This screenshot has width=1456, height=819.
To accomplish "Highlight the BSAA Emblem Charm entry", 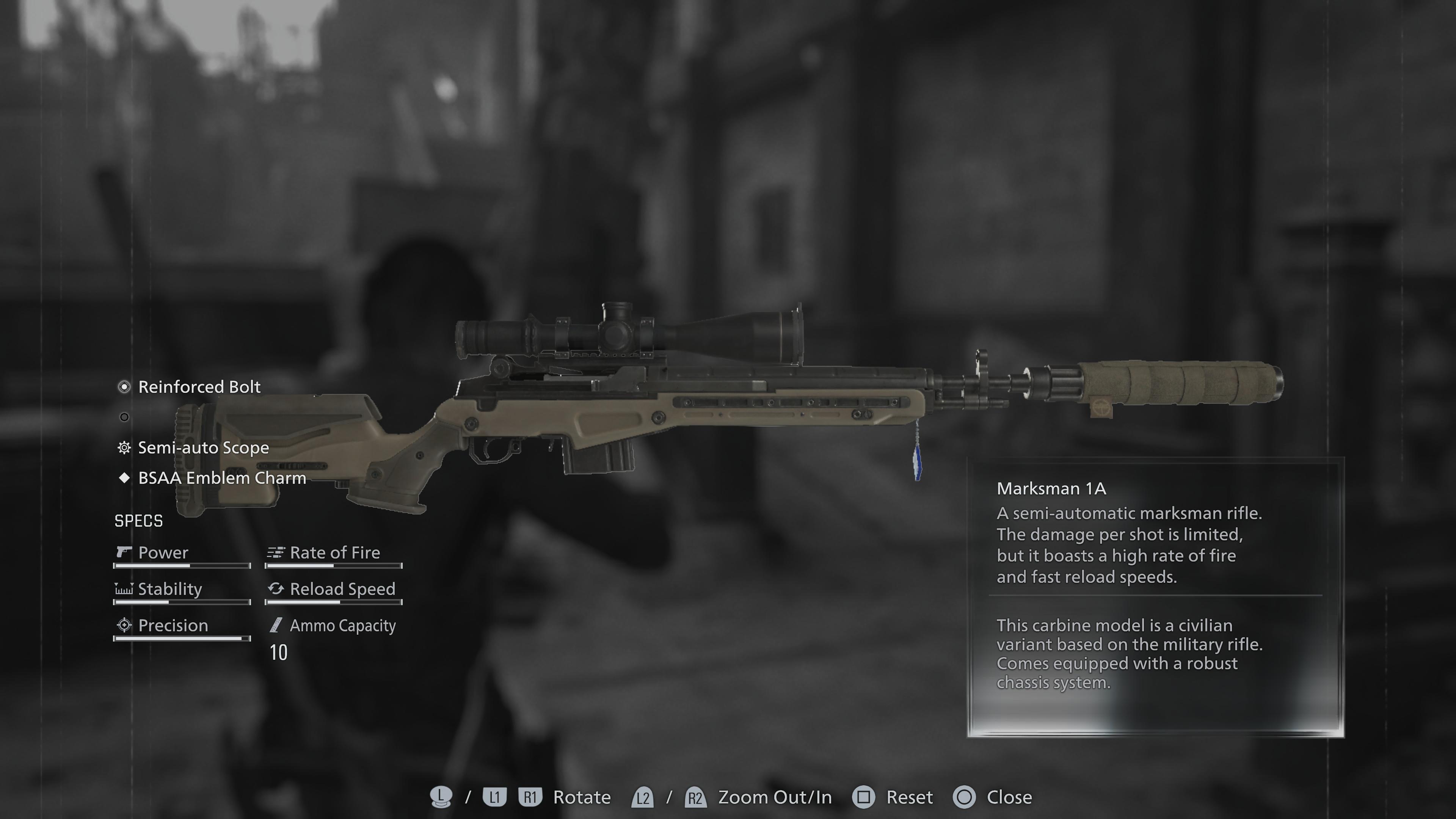I will point(221,478).
